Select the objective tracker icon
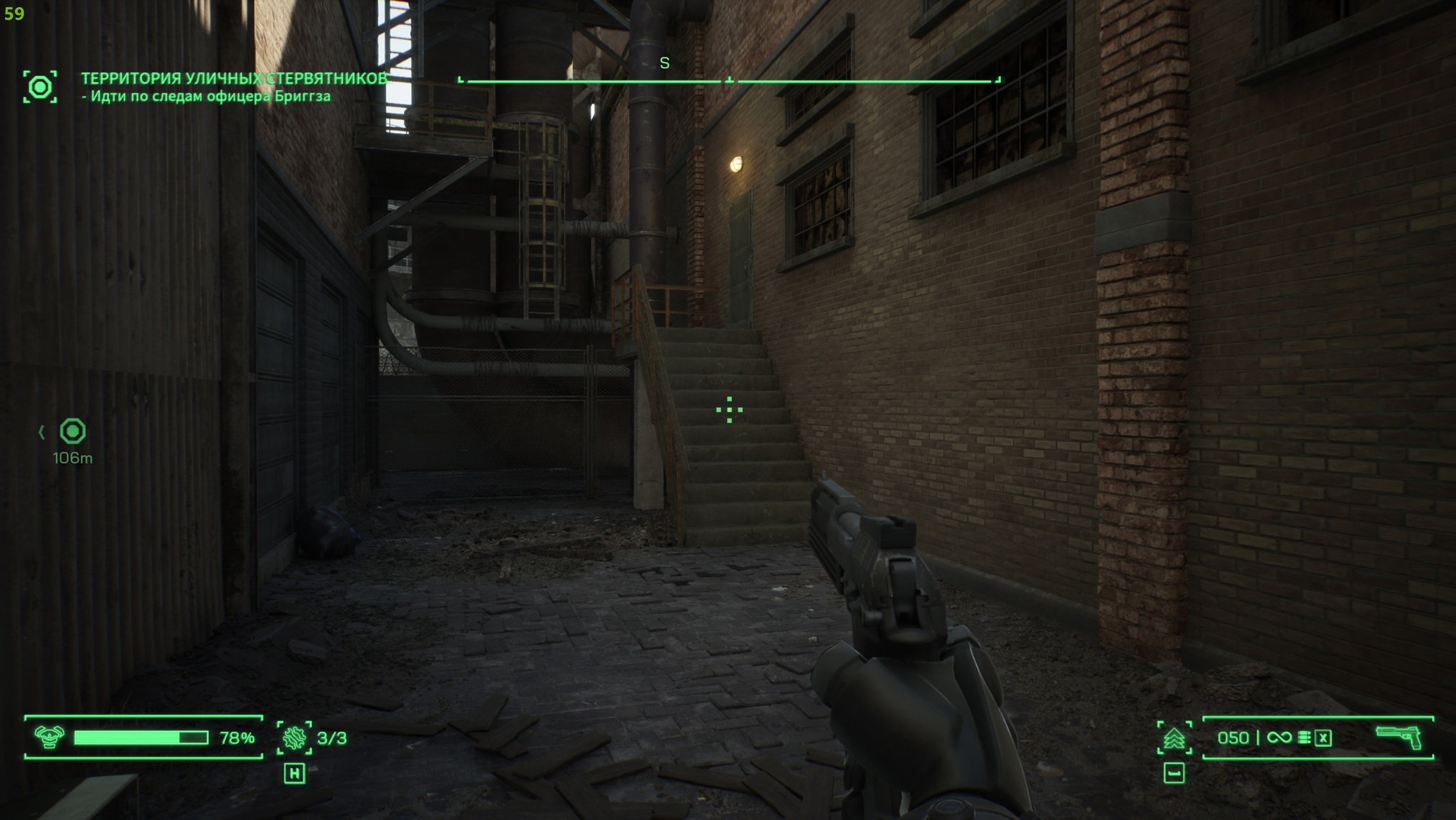 (x=40, y=87)
